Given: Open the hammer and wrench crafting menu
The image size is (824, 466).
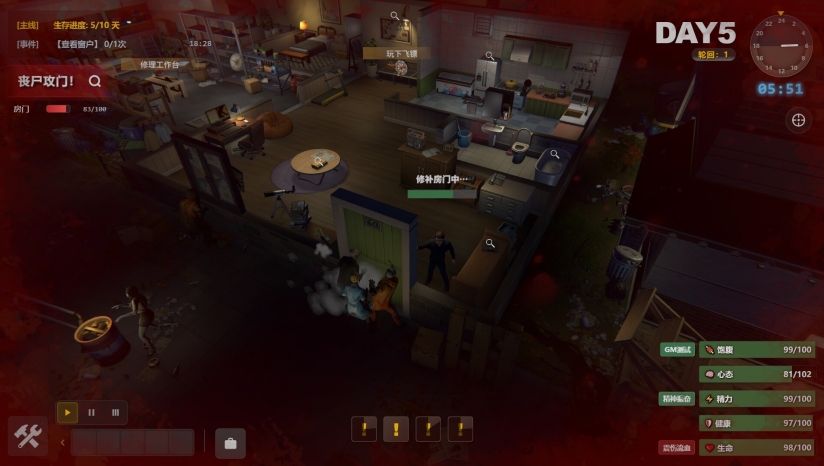Looking at the screenshot, I should [28, 436].
